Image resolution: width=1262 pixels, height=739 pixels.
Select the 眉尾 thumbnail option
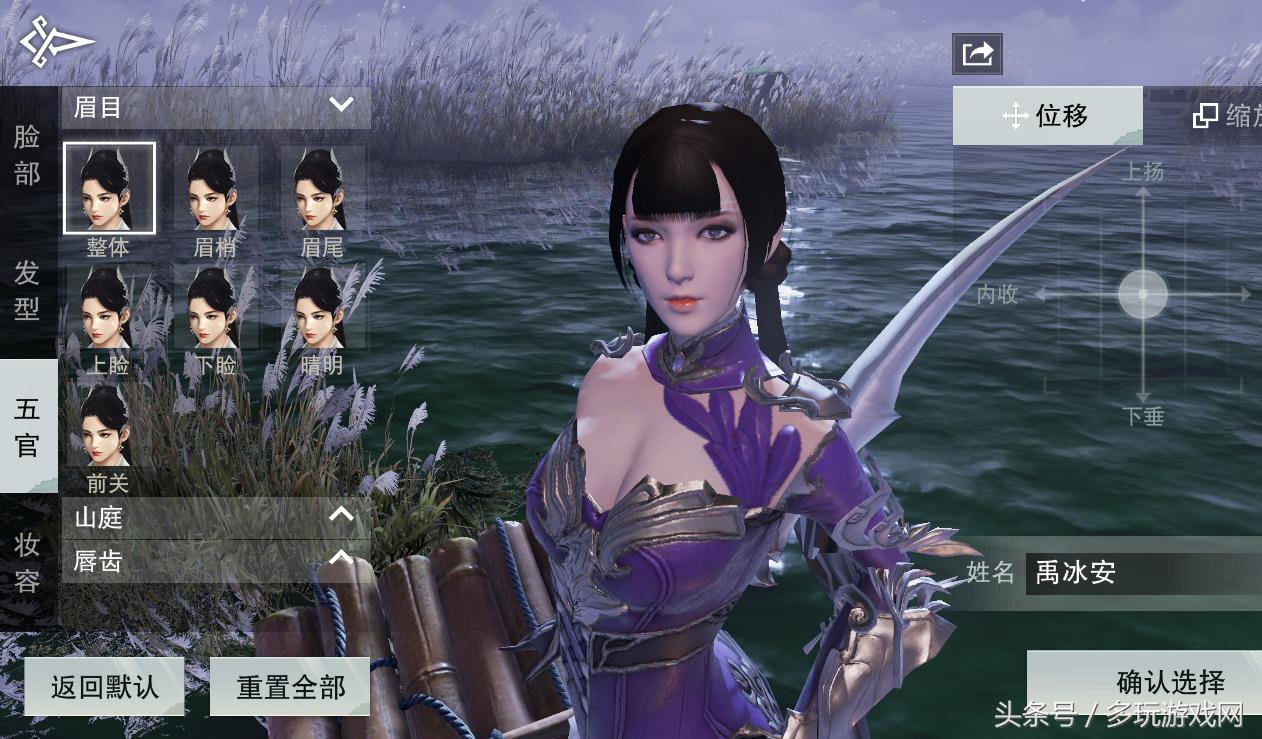click(x=322, y=190)
